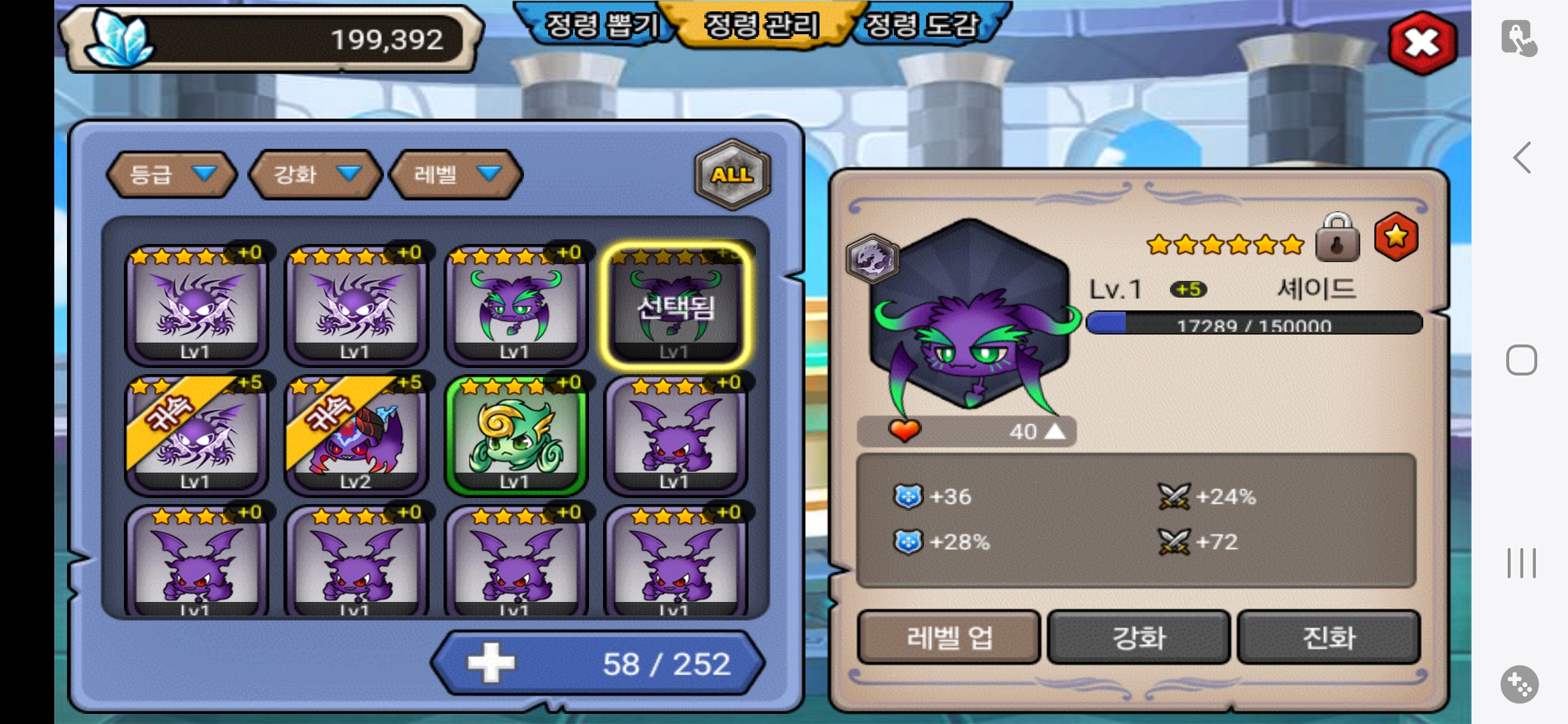The width and height of the screenshot is (1568, 724).
Task: Tap the 강화 enhance button
Action: click(1138, 637)
